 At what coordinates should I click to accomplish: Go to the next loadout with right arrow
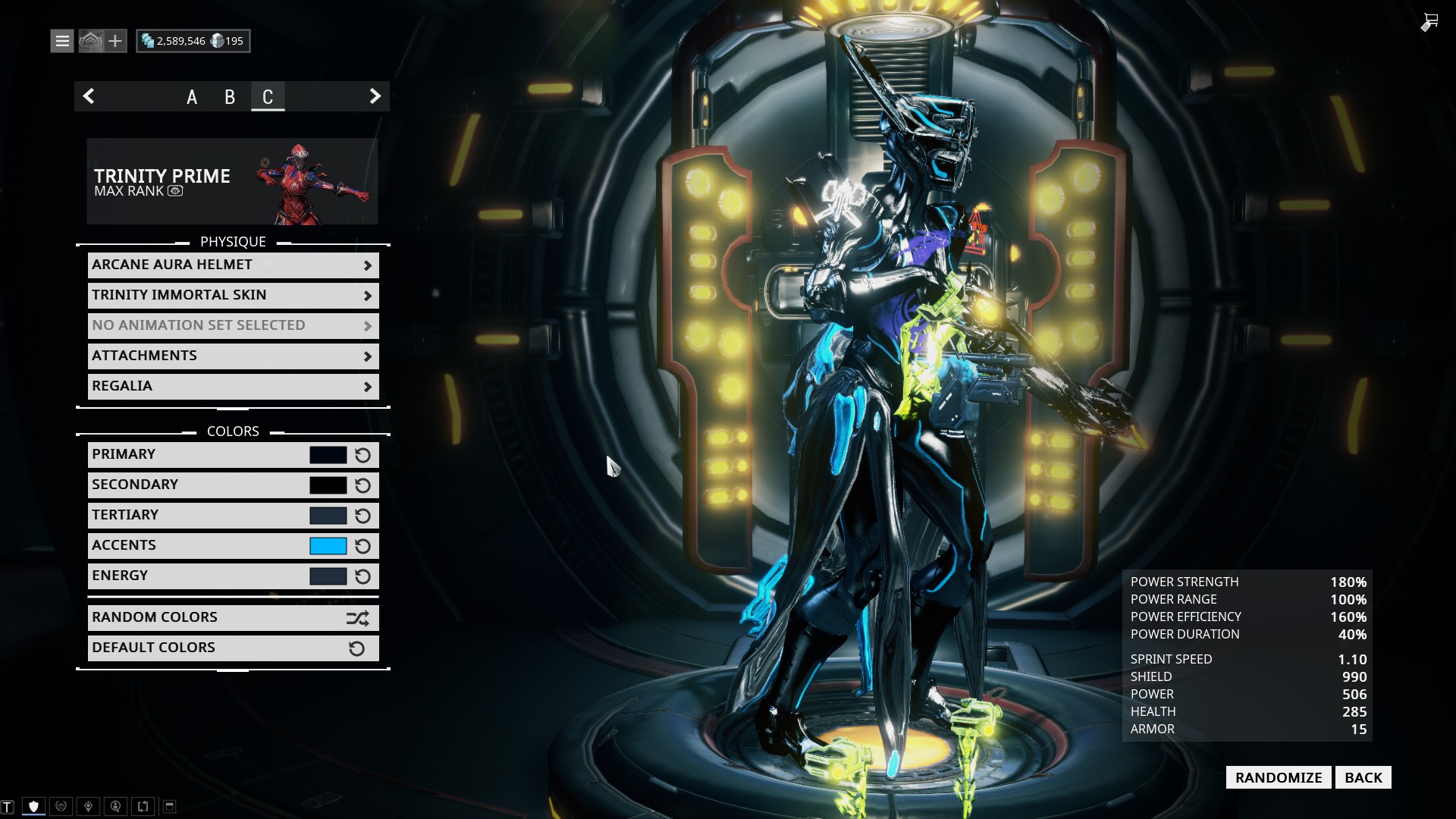375,96
